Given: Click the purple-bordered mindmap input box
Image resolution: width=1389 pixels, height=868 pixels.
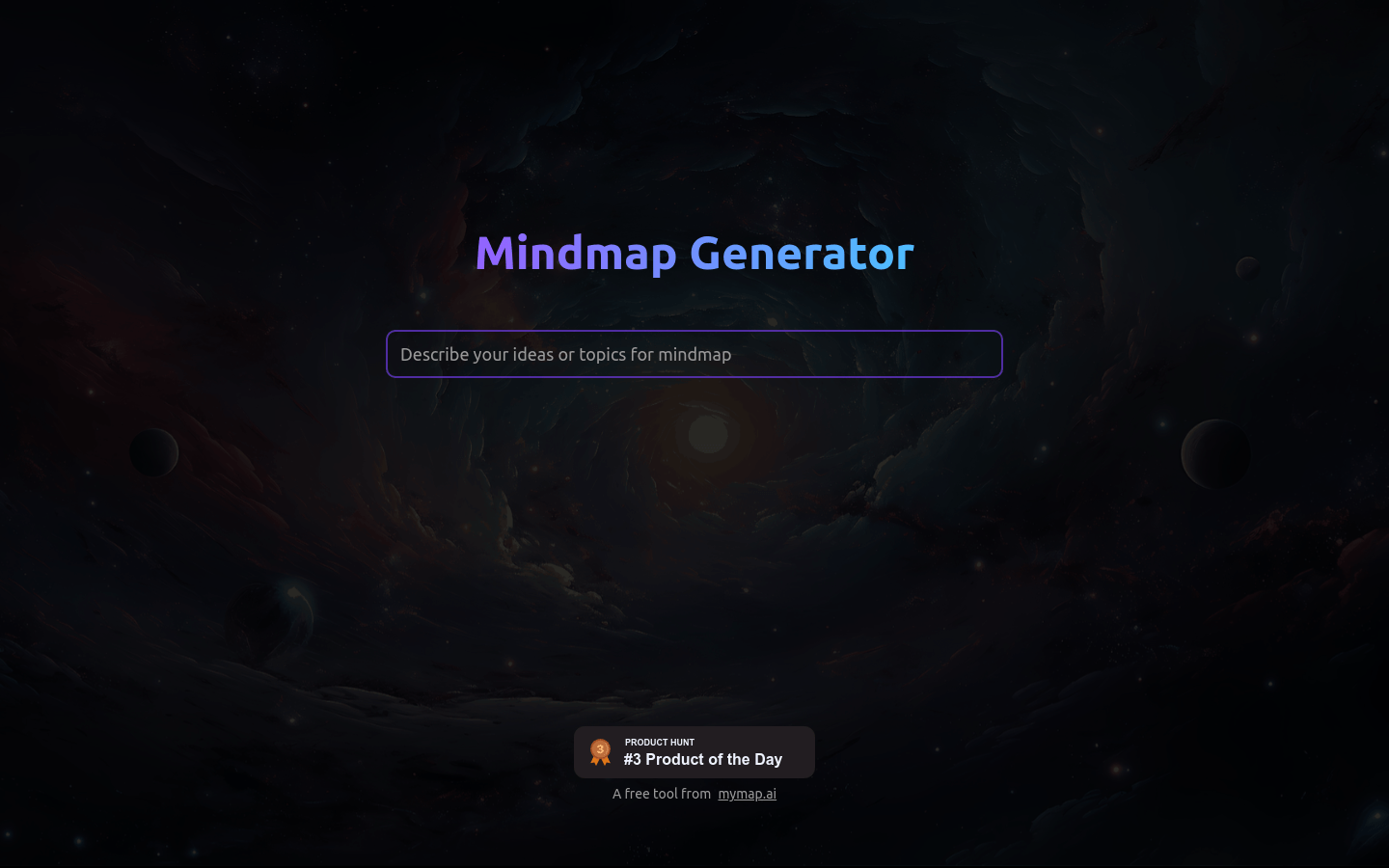Looking at the screenshot, I should (694, 354).
